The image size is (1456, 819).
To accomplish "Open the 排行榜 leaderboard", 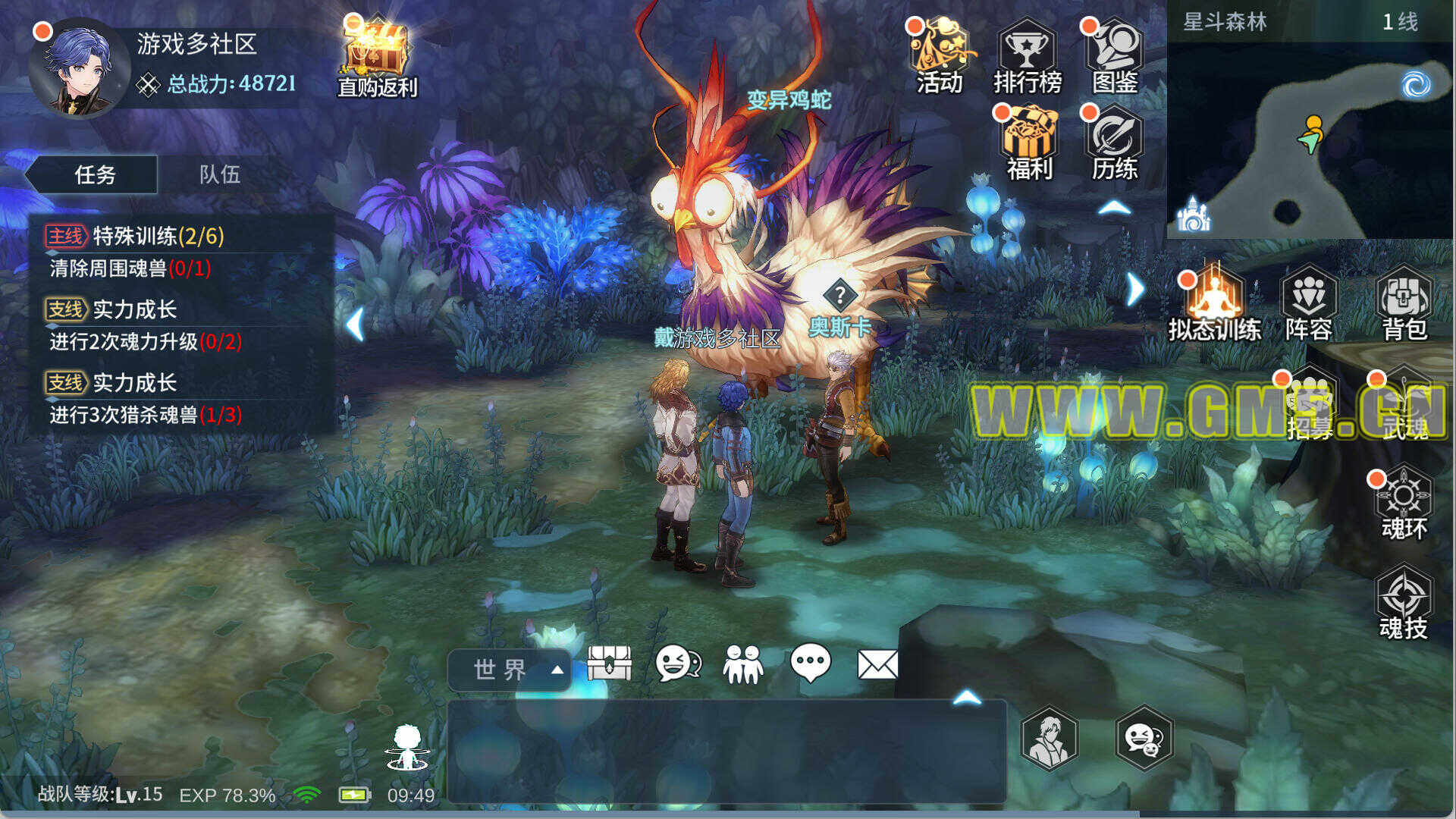I will pos(1027,57).
